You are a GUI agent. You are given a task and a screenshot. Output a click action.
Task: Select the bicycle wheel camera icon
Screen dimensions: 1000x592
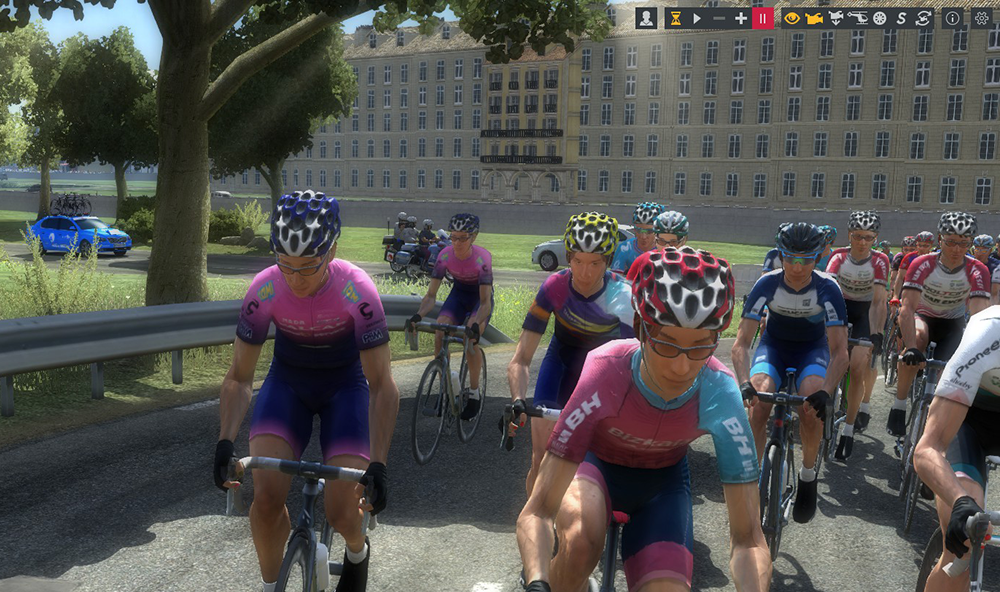[879, 18]
